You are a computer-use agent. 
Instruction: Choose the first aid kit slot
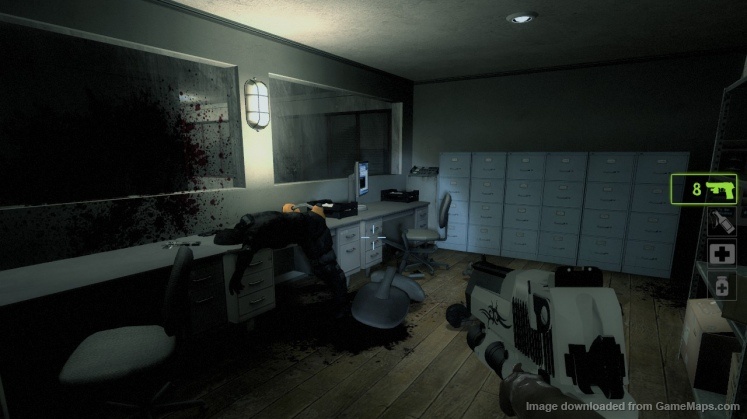tap(720, 255)
